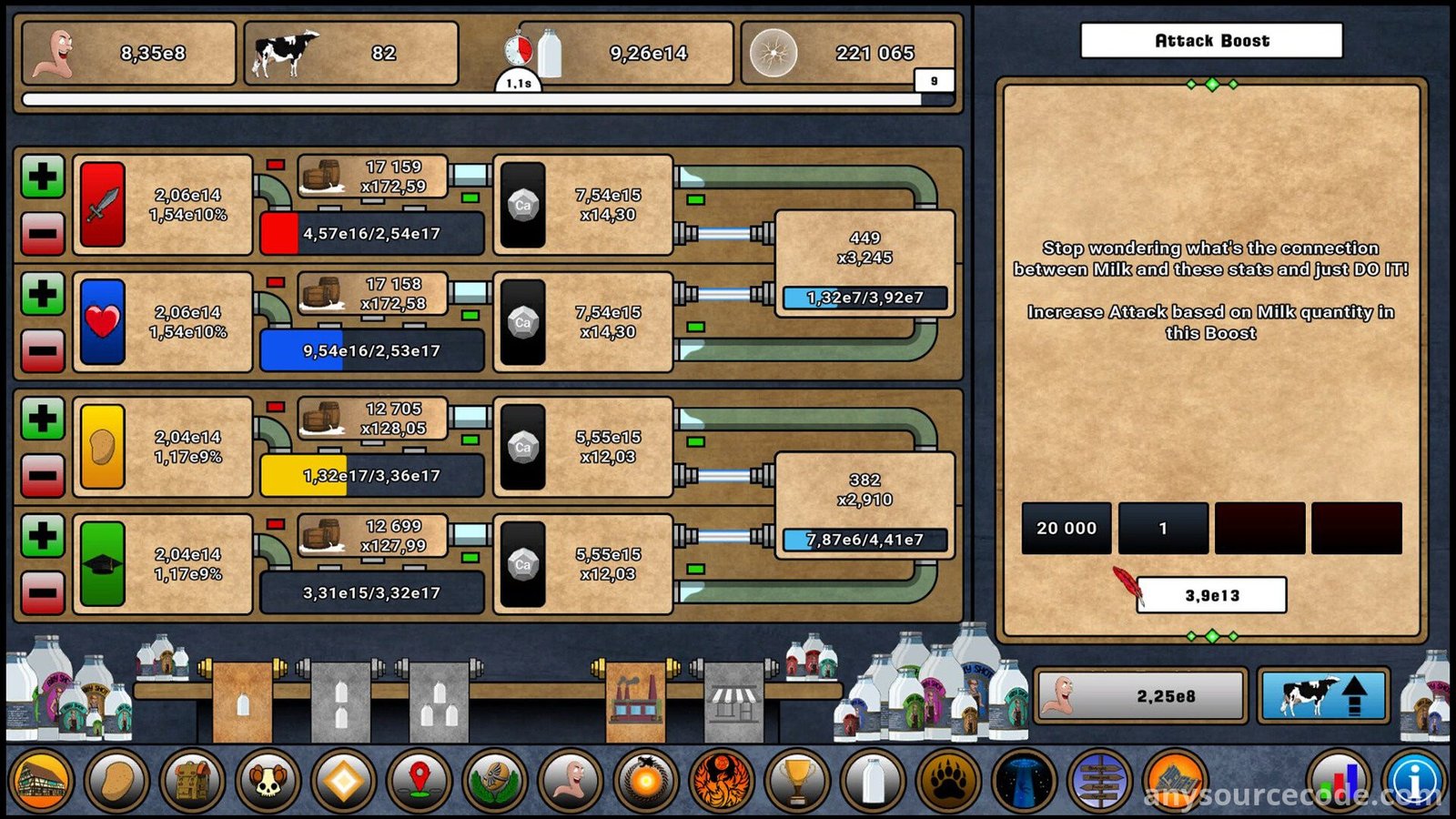Click the plus button beside the red sword stat

tap(42, 177)
